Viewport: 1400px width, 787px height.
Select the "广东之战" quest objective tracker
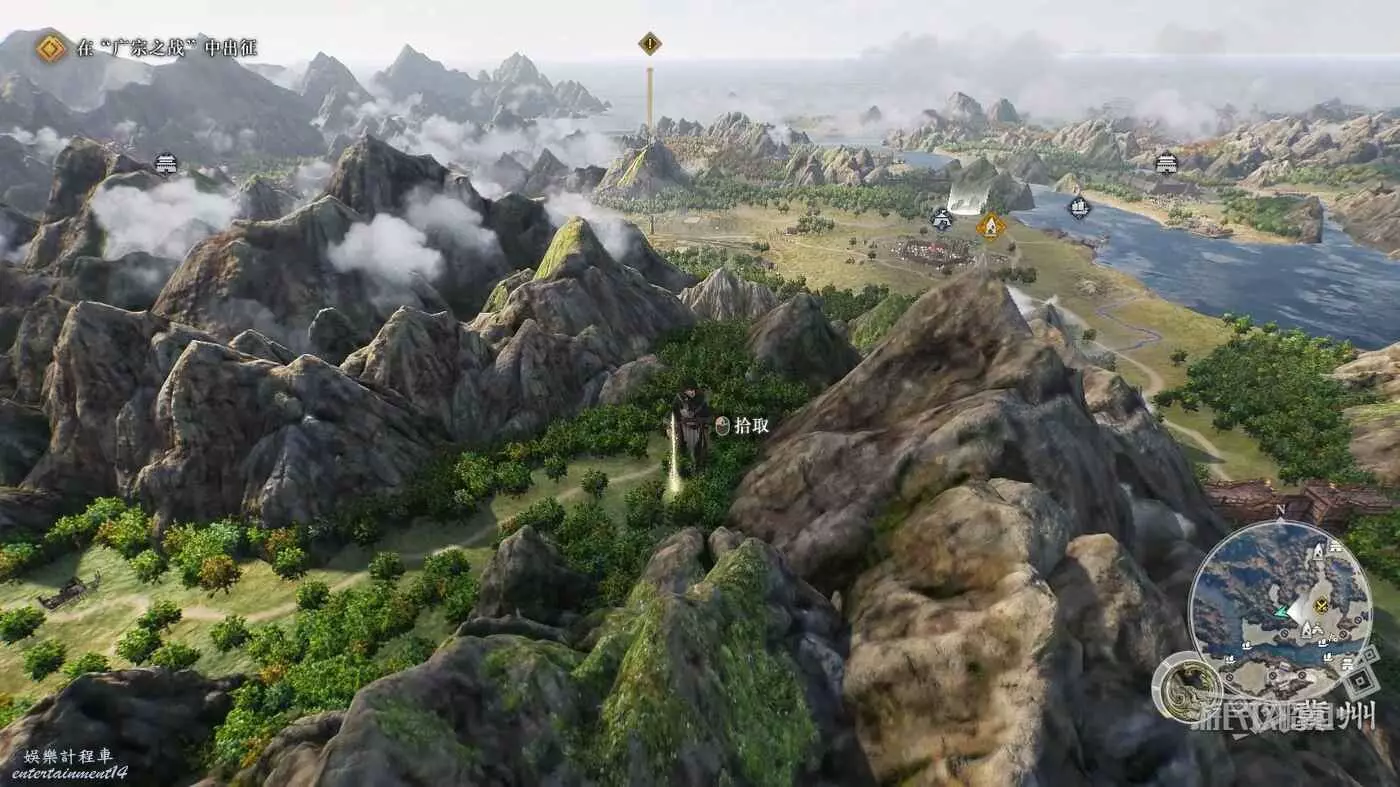click(150, 47)
